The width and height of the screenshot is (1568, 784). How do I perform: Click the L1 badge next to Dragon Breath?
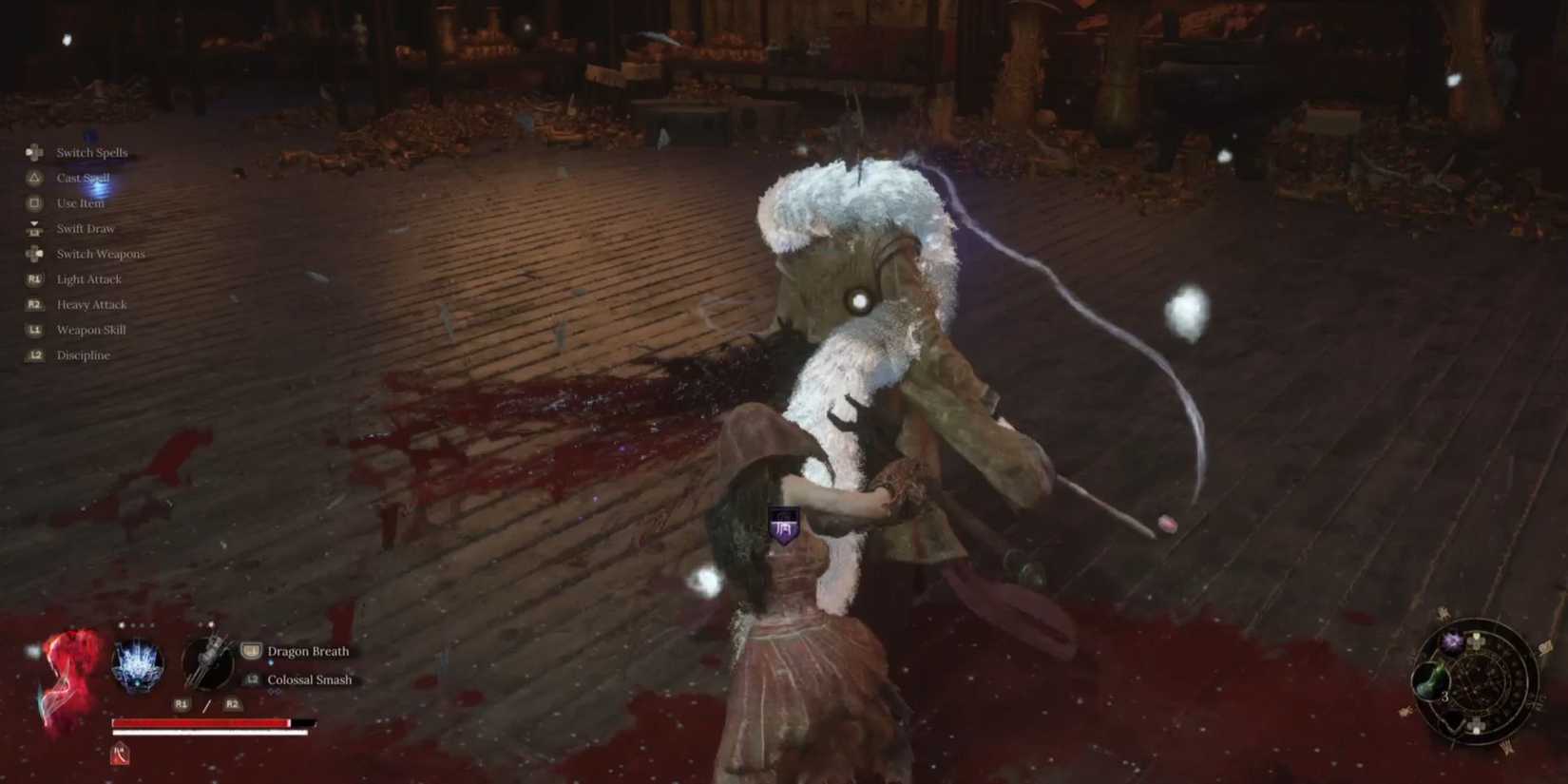pos(251,652)
